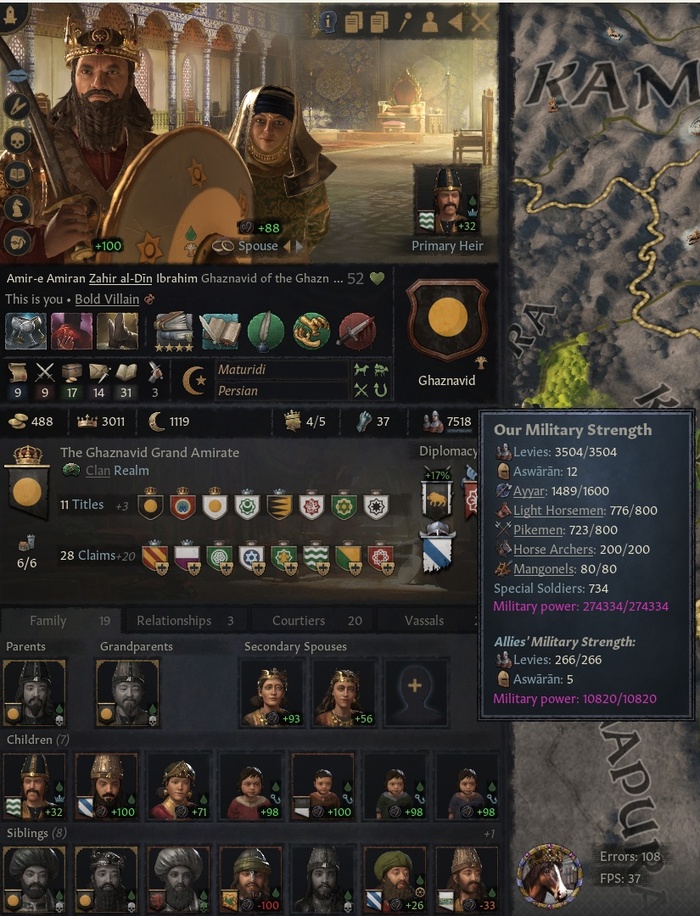Screen dimensions: 700x916
Task: Select the pin character icon
Action: tap(406, 21)
